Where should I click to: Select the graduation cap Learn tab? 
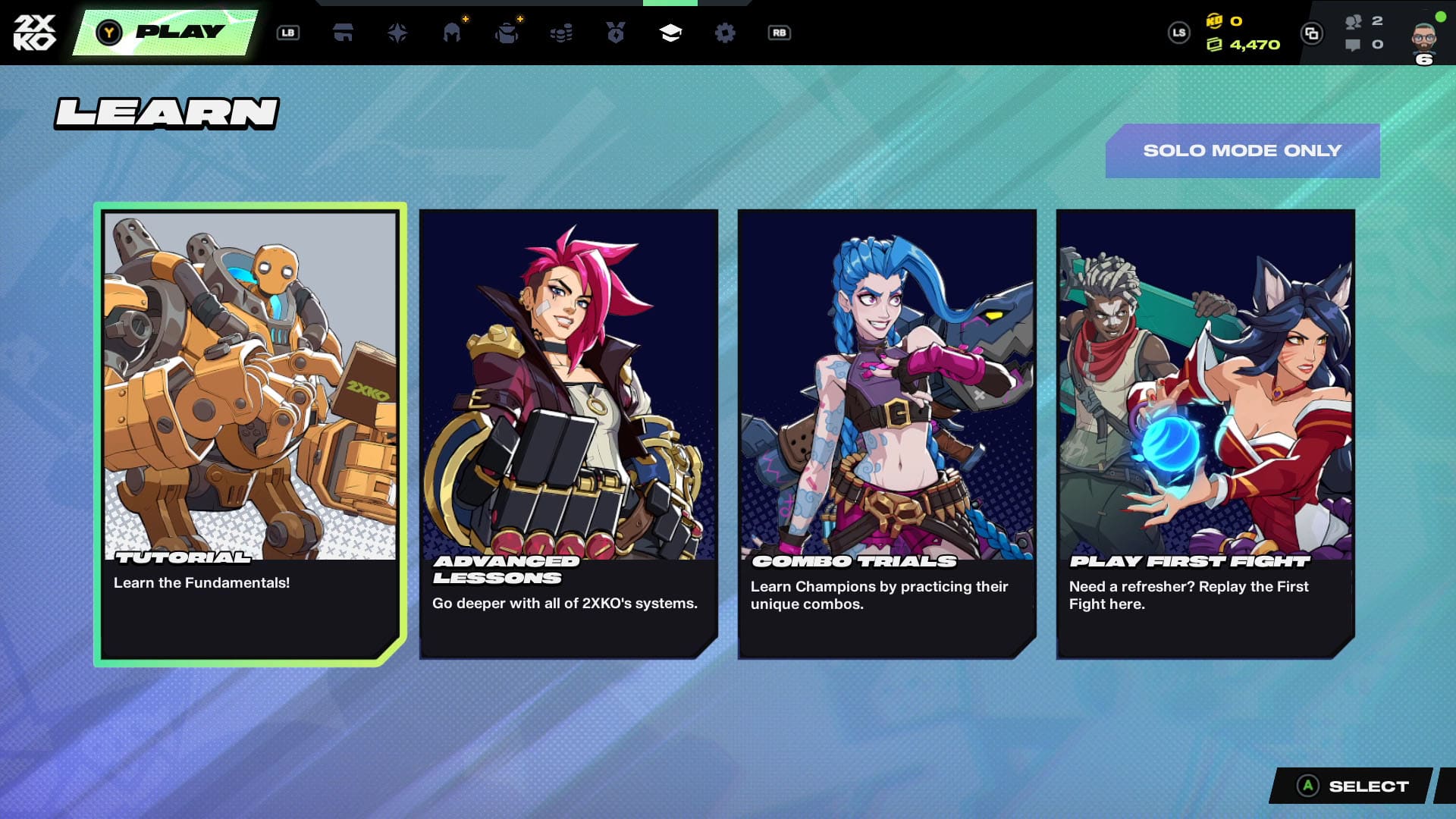click(x=670, y=33)
